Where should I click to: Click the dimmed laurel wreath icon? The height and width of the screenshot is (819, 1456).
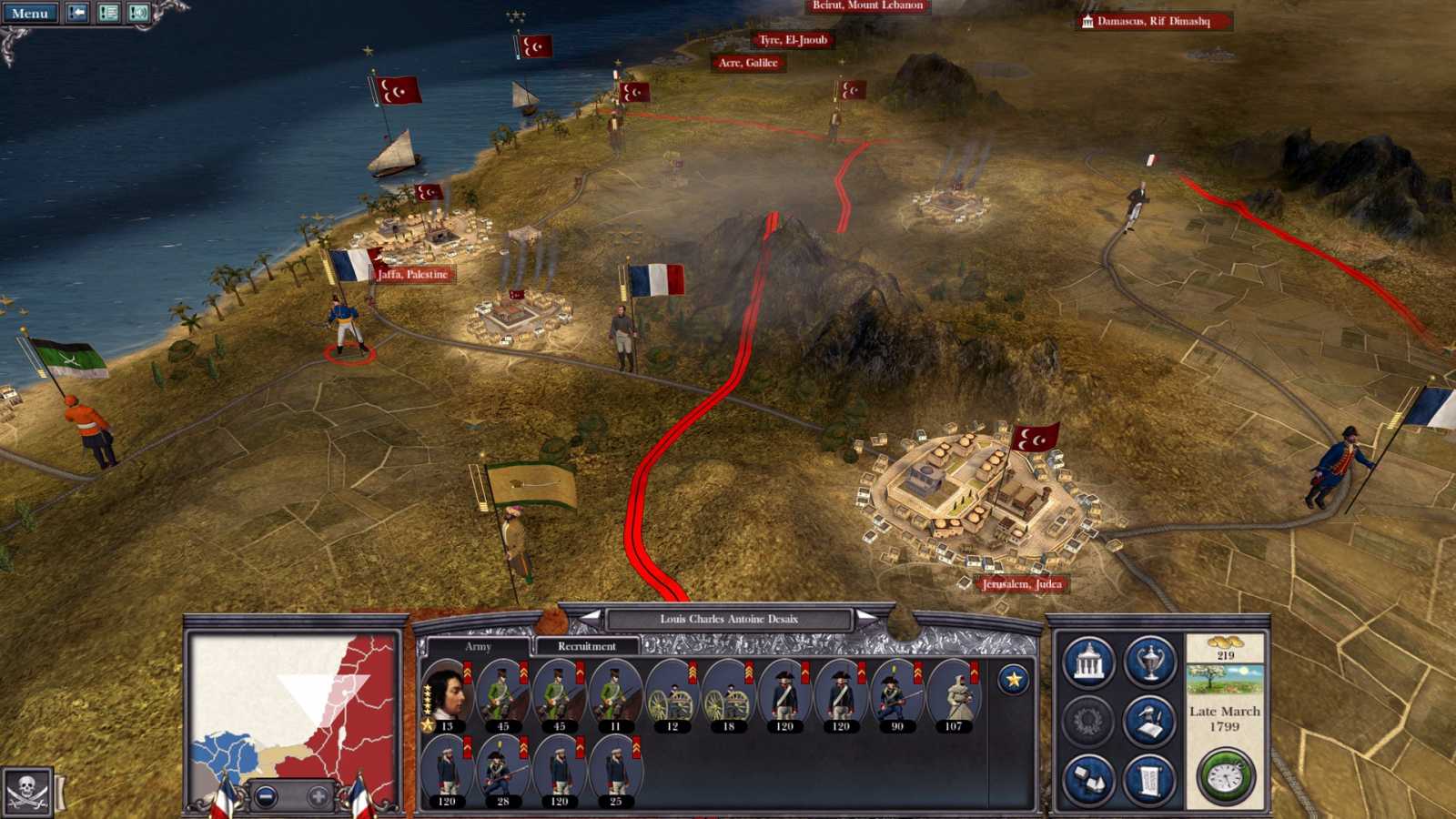[x=1087, y=719]
